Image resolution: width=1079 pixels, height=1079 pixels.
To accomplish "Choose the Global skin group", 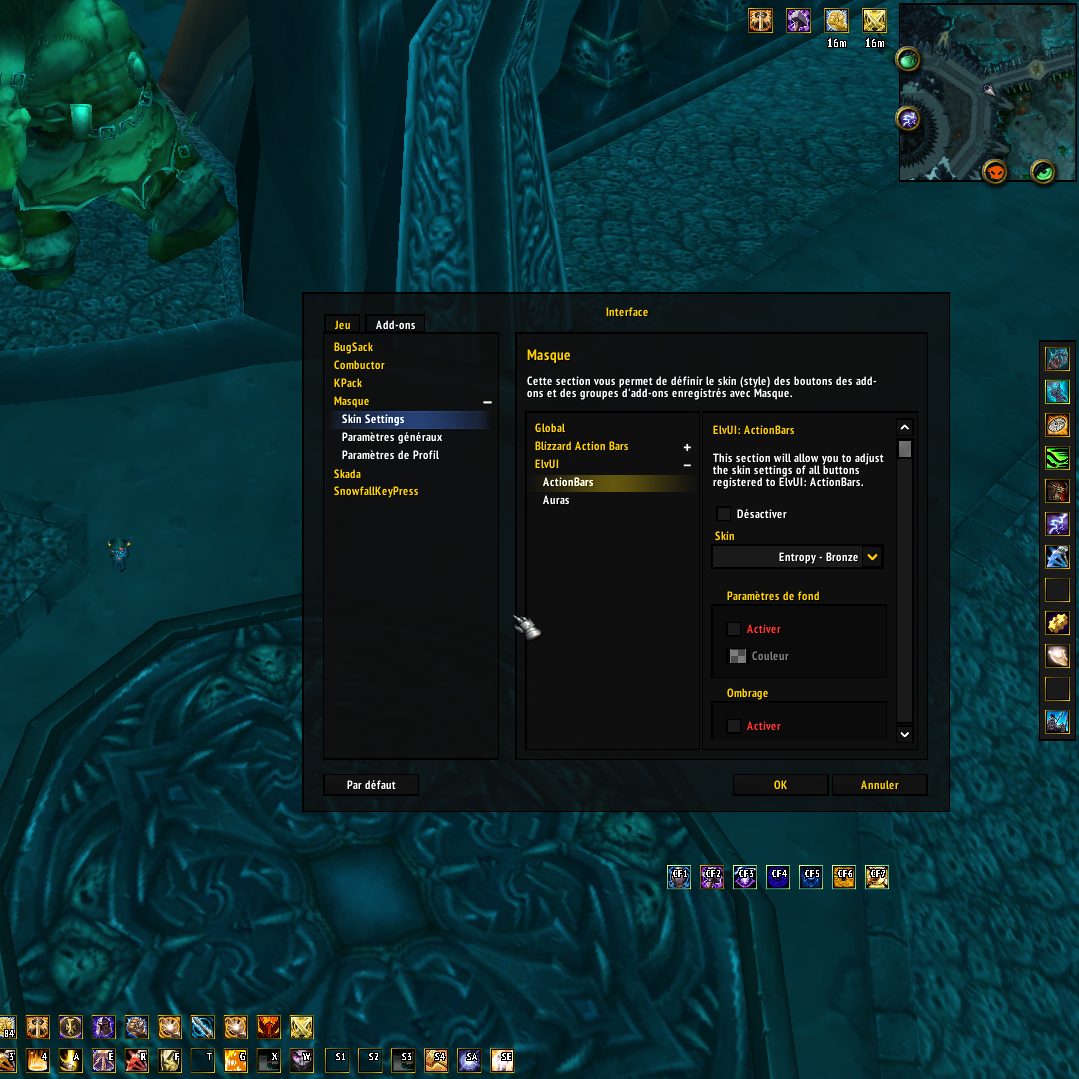I will [x=550, y=428].
